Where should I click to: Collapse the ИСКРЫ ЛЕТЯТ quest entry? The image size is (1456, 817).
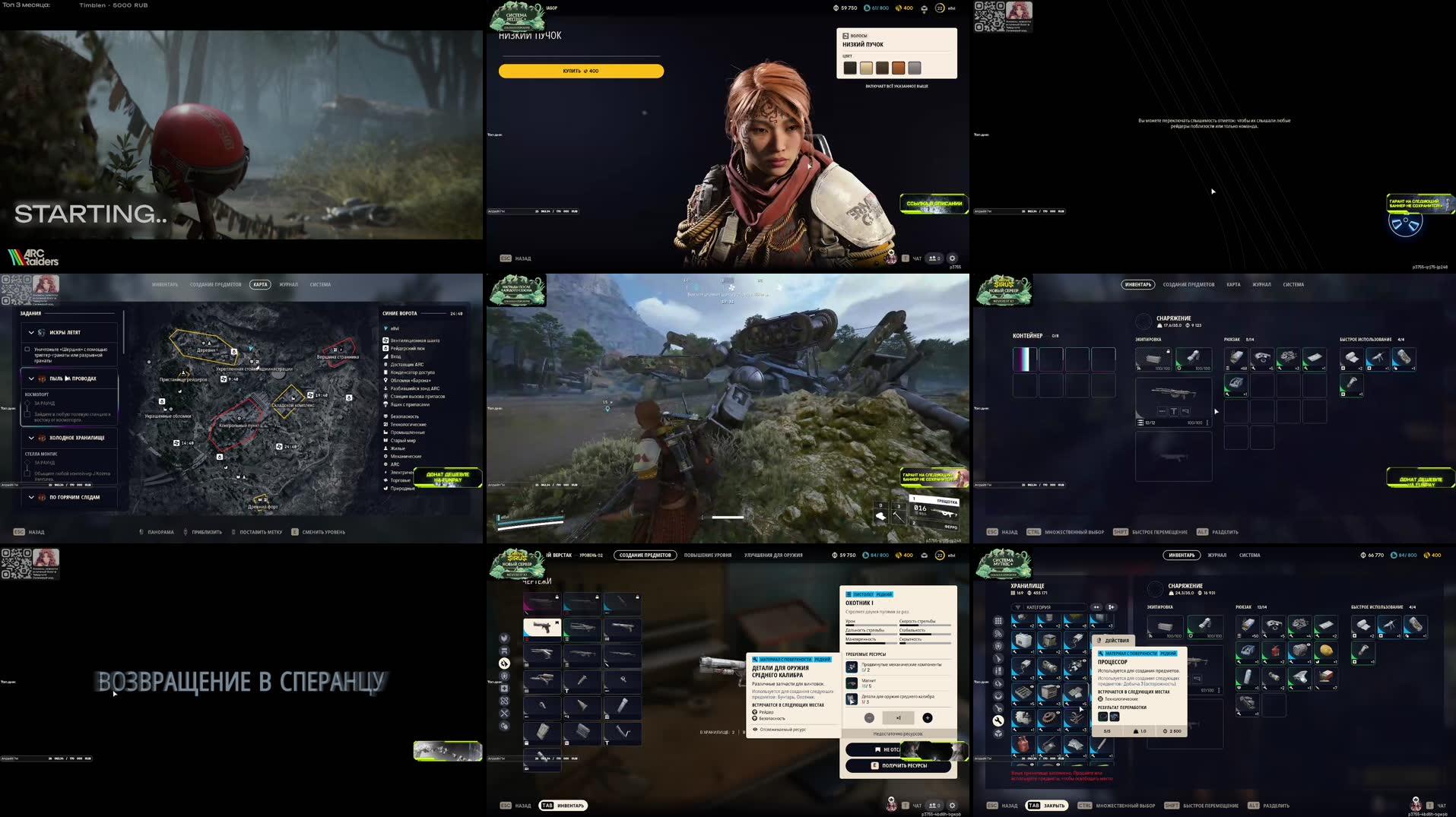tap(31, 333)
